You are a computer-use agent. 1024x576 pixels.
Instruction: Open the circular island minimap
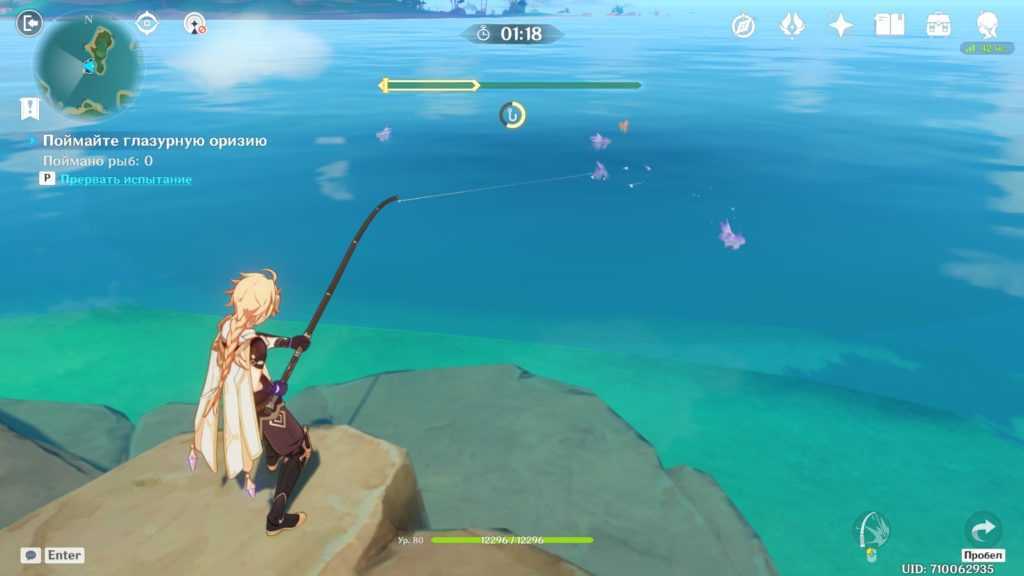[89, 66]
